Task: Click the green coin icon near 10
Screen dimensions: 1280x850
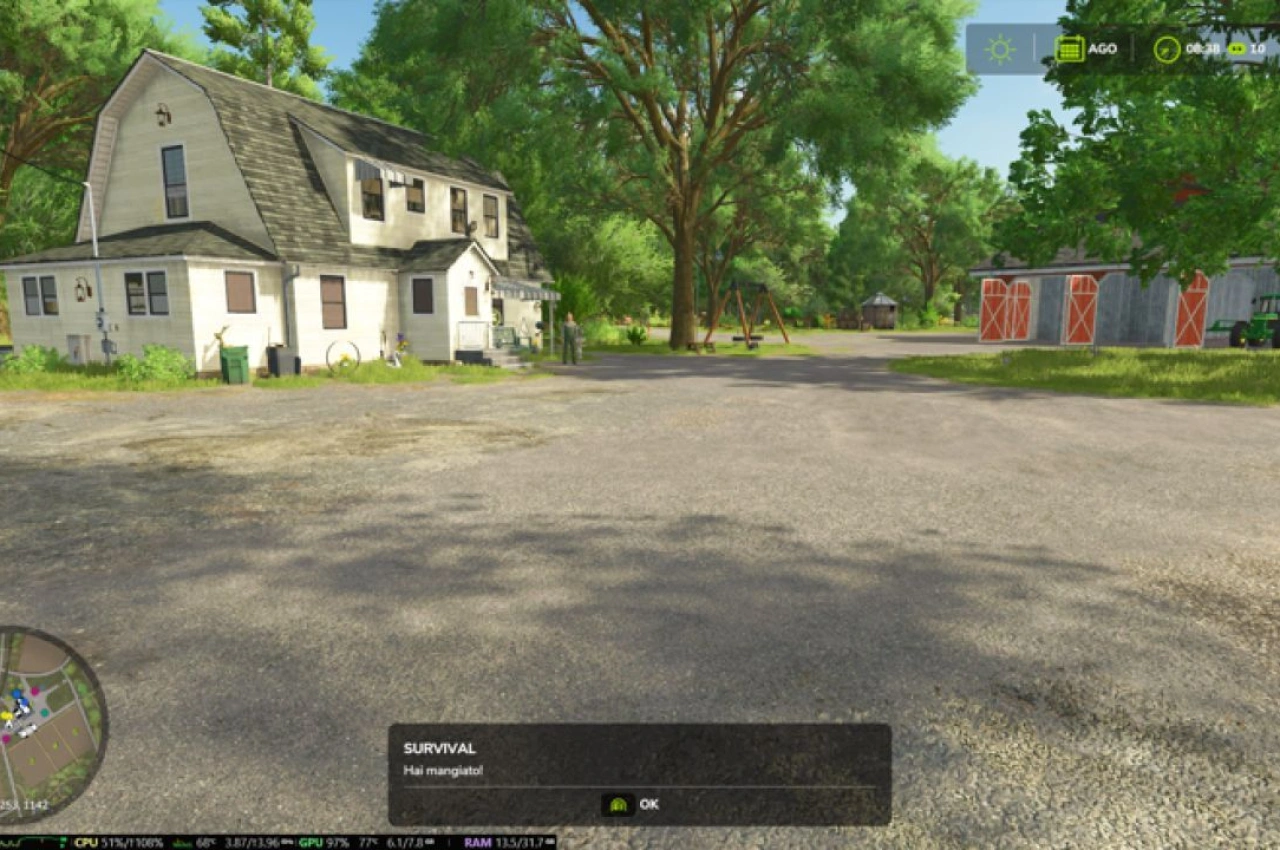Action: pyautogui.click(x=1237, y=48)
